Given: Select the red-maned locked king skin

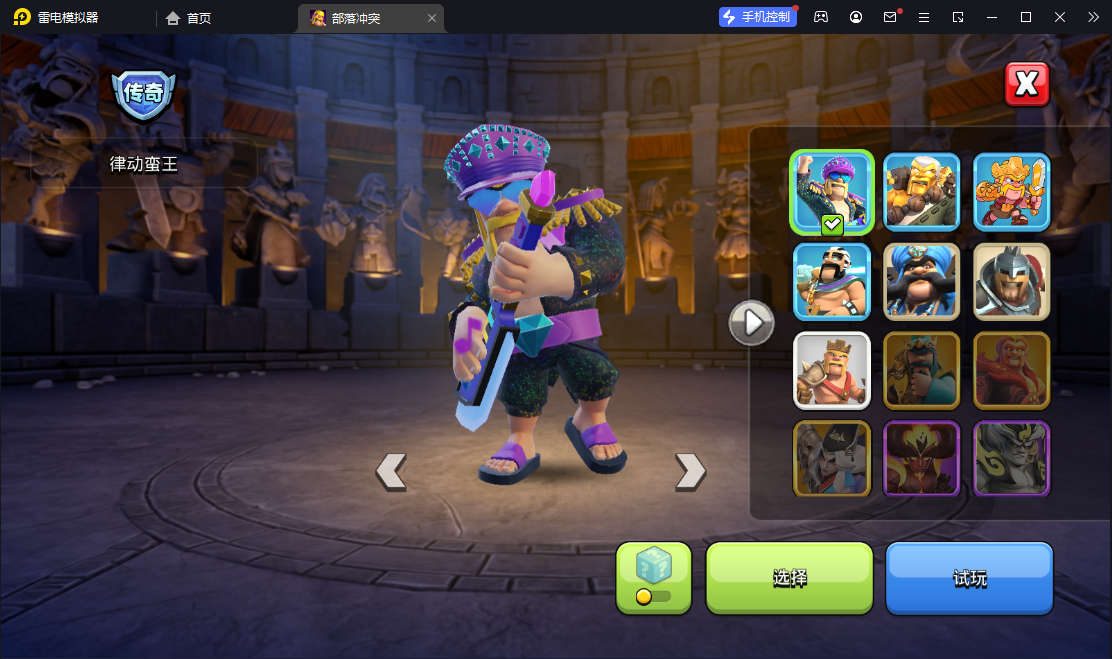Looking at the screenshot, I should [x=1011, y=370].
